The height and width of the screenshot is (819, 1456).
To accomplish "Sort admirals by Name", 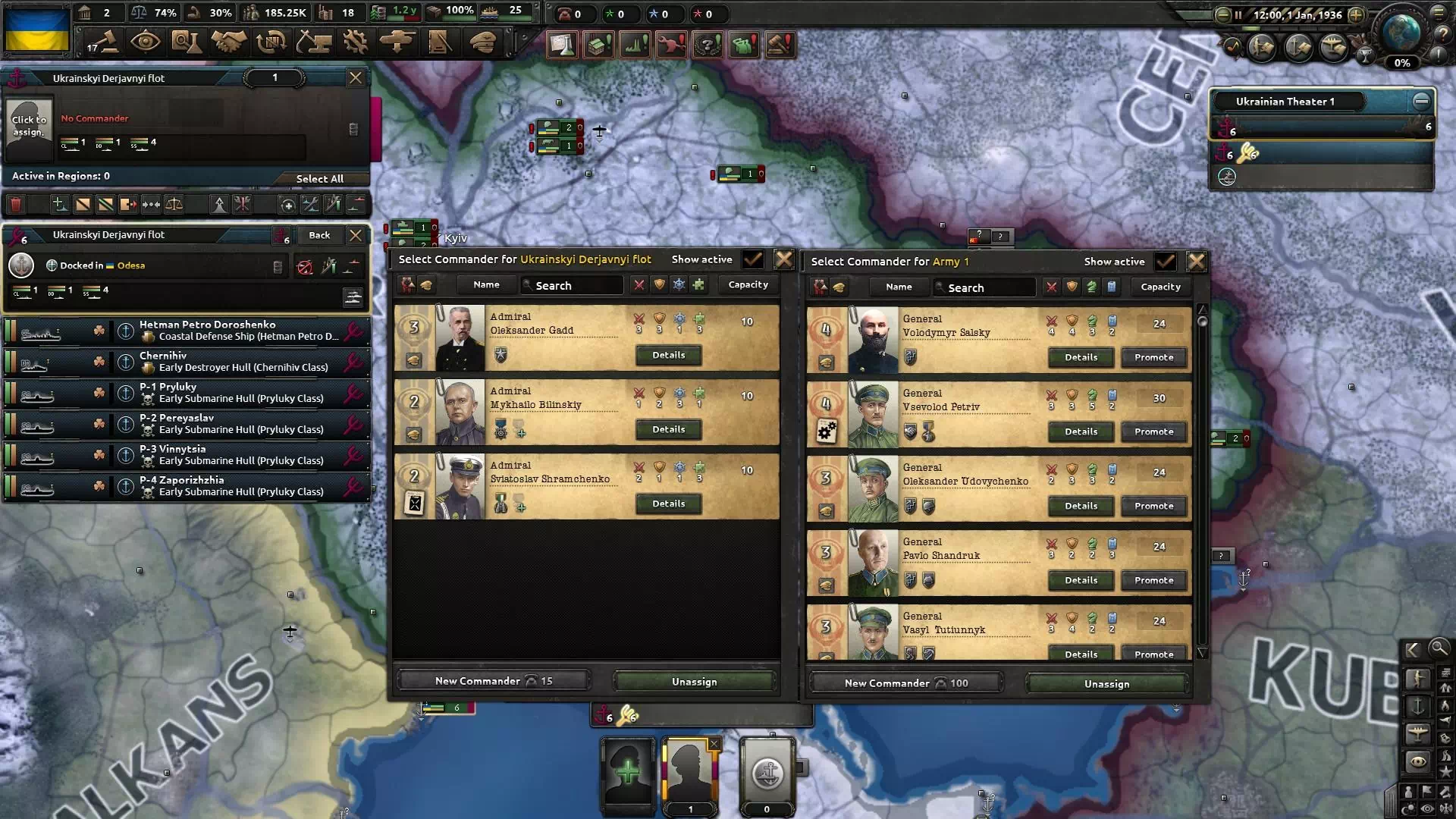I will 486,285.
